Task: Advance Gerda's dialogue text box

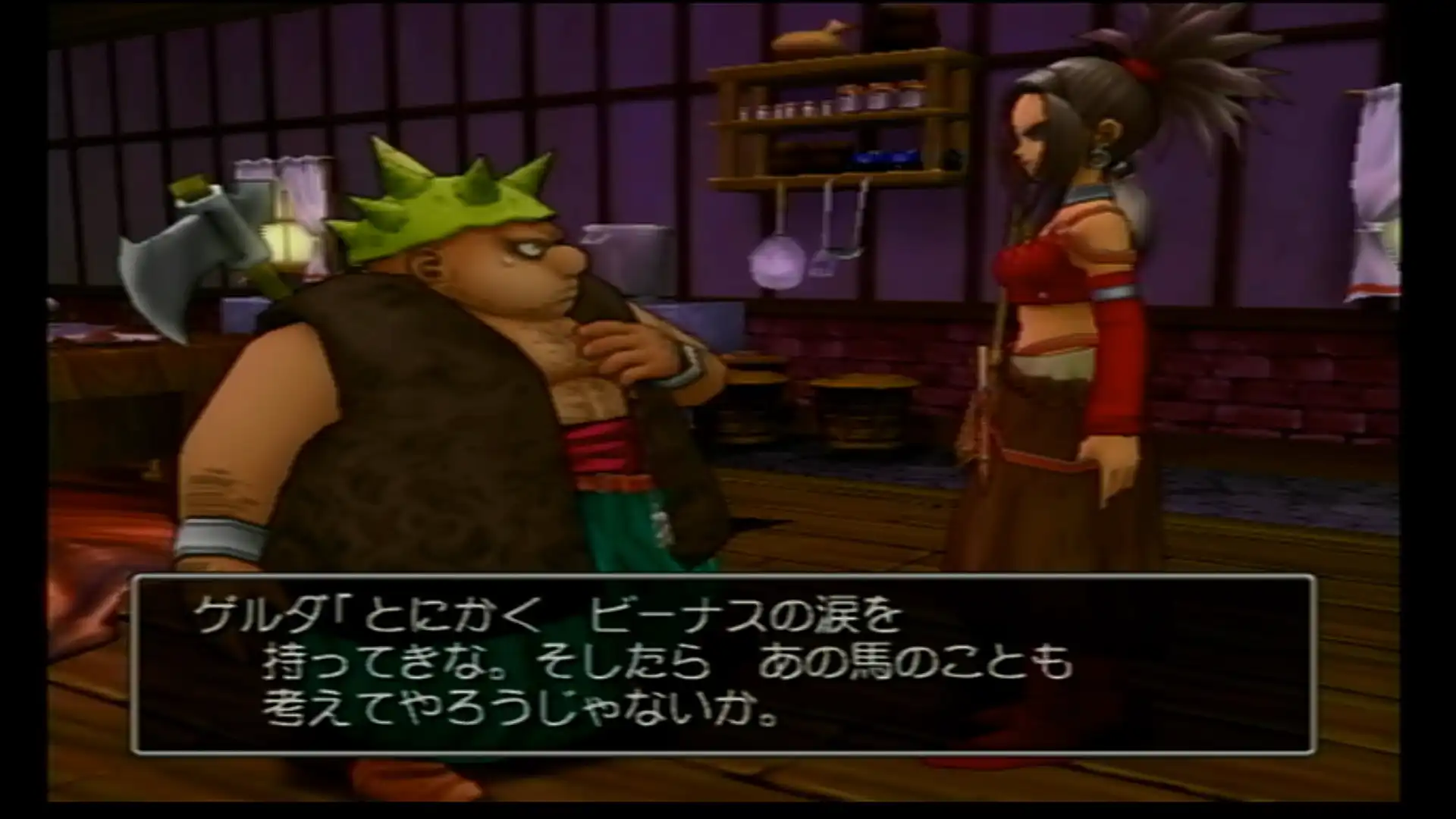Action: point(722,665)
